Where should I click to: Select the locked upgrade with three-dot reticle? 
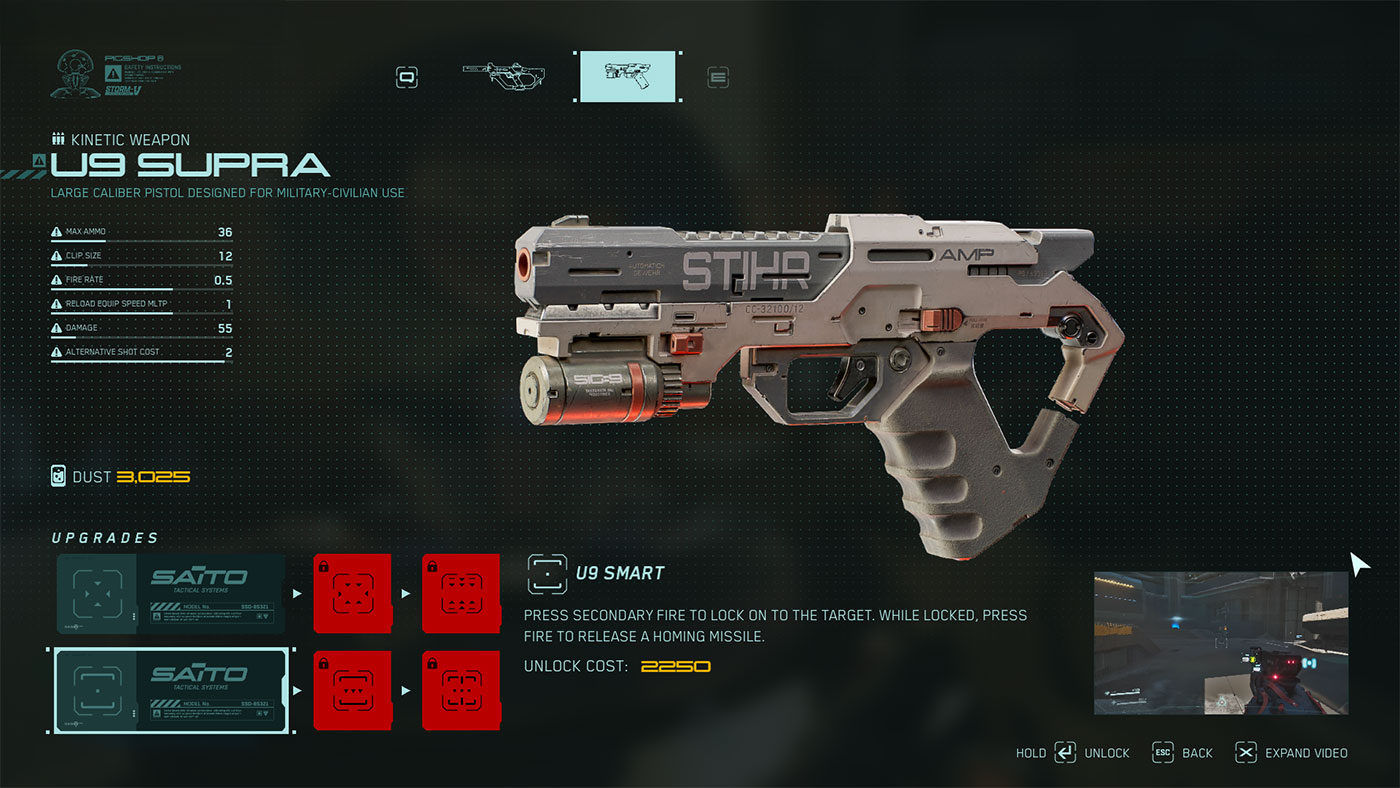tap(460, 690)
